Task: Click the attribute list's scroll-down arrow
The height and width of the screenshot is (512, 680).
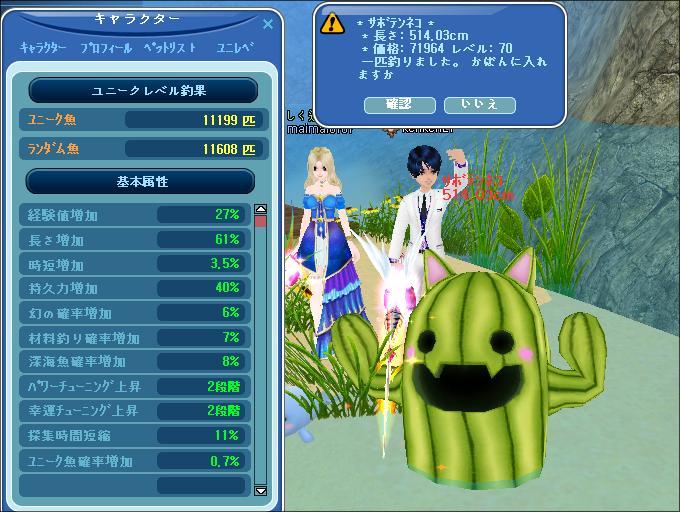Action: (x=261, y=490)
